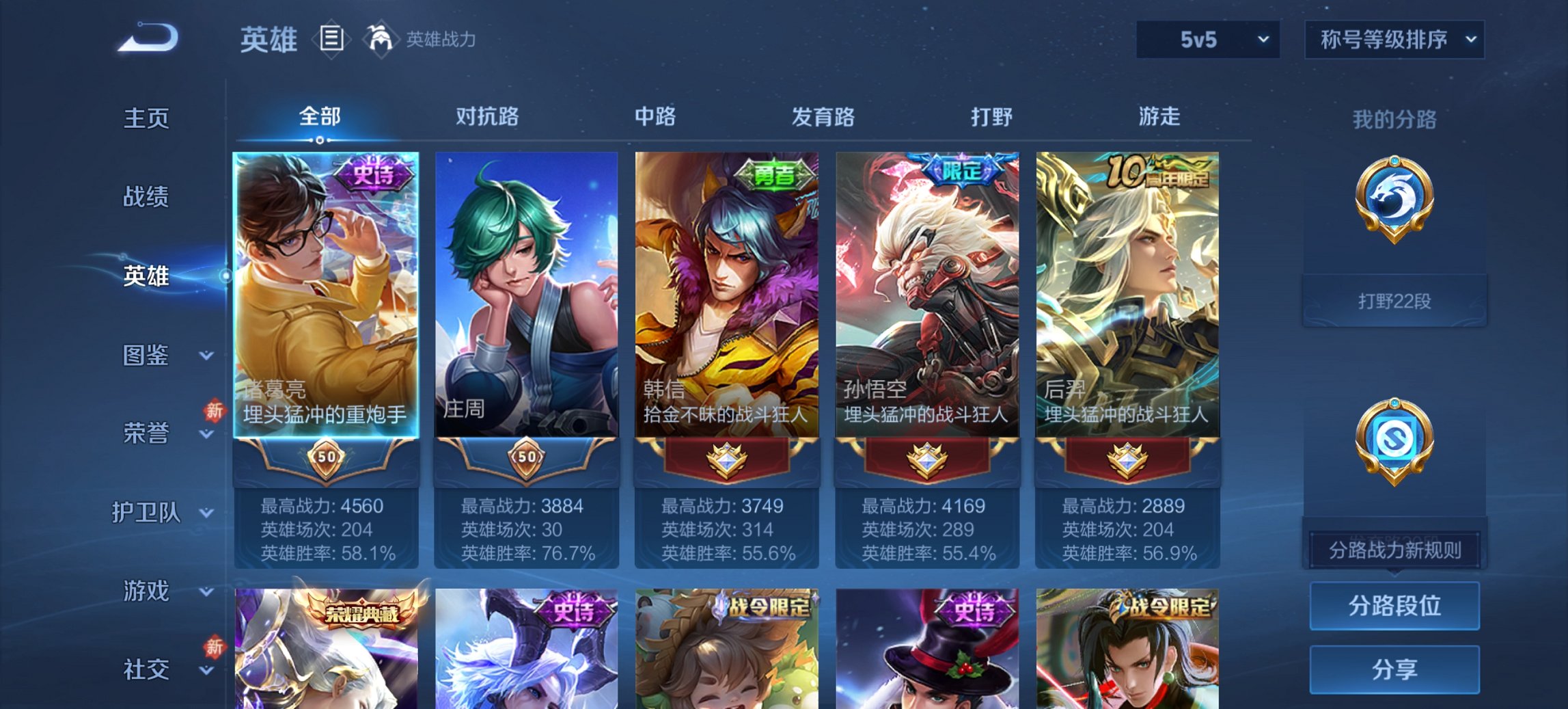Open 主页 from the left sidebar
The height and width of the screenshot is (709, 1568).
click(147, 118)
